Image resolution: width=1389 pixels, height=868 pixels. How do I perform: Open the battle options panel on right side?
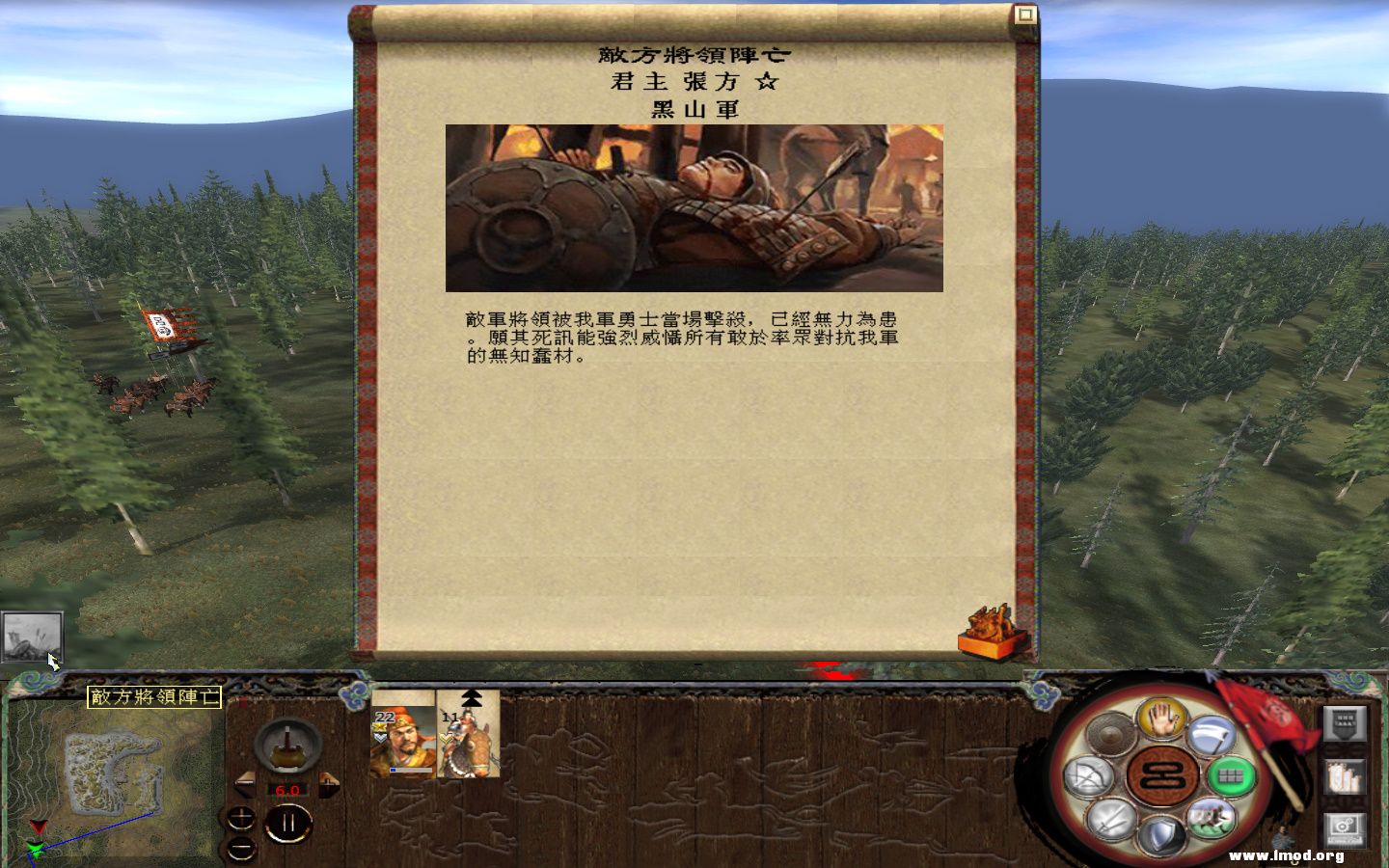(x=1344, y=724)
